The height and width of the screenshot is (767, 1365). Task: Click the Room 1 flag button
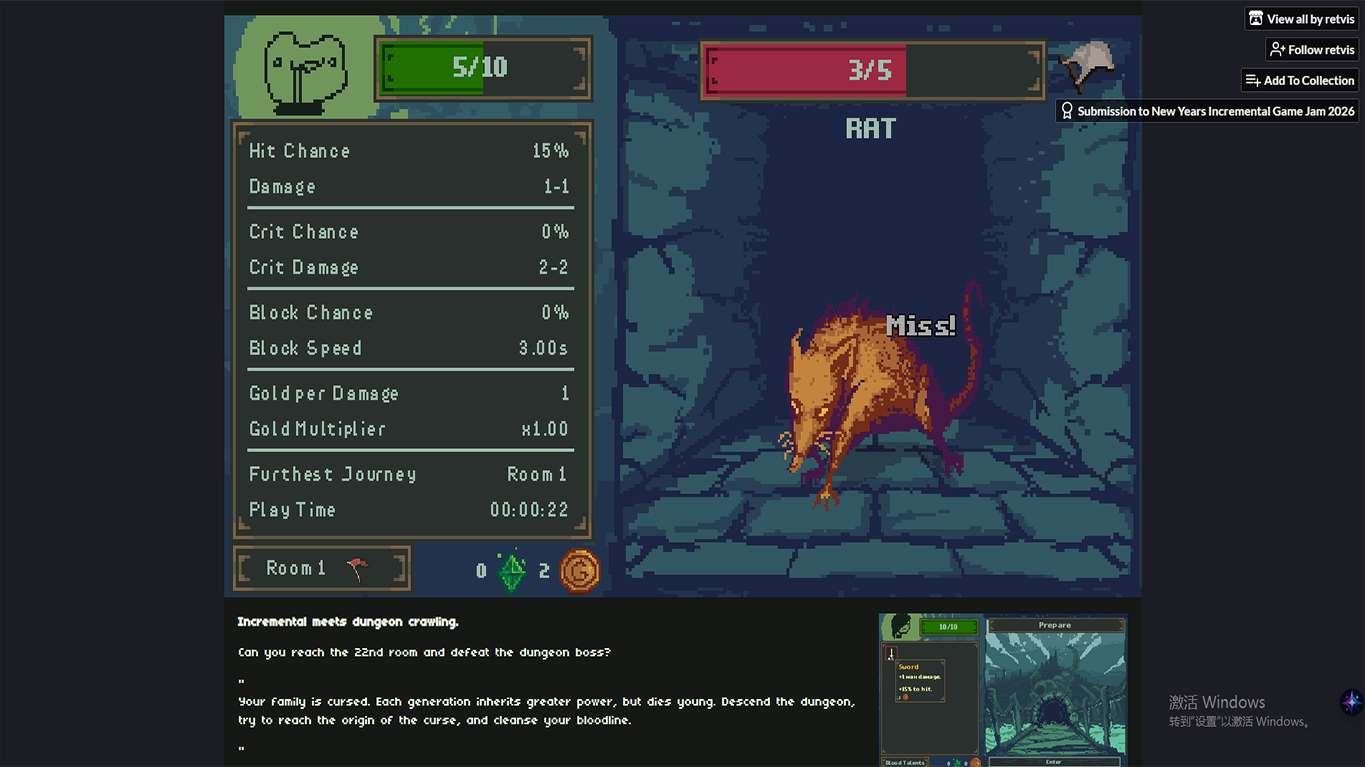coord(321,569)
